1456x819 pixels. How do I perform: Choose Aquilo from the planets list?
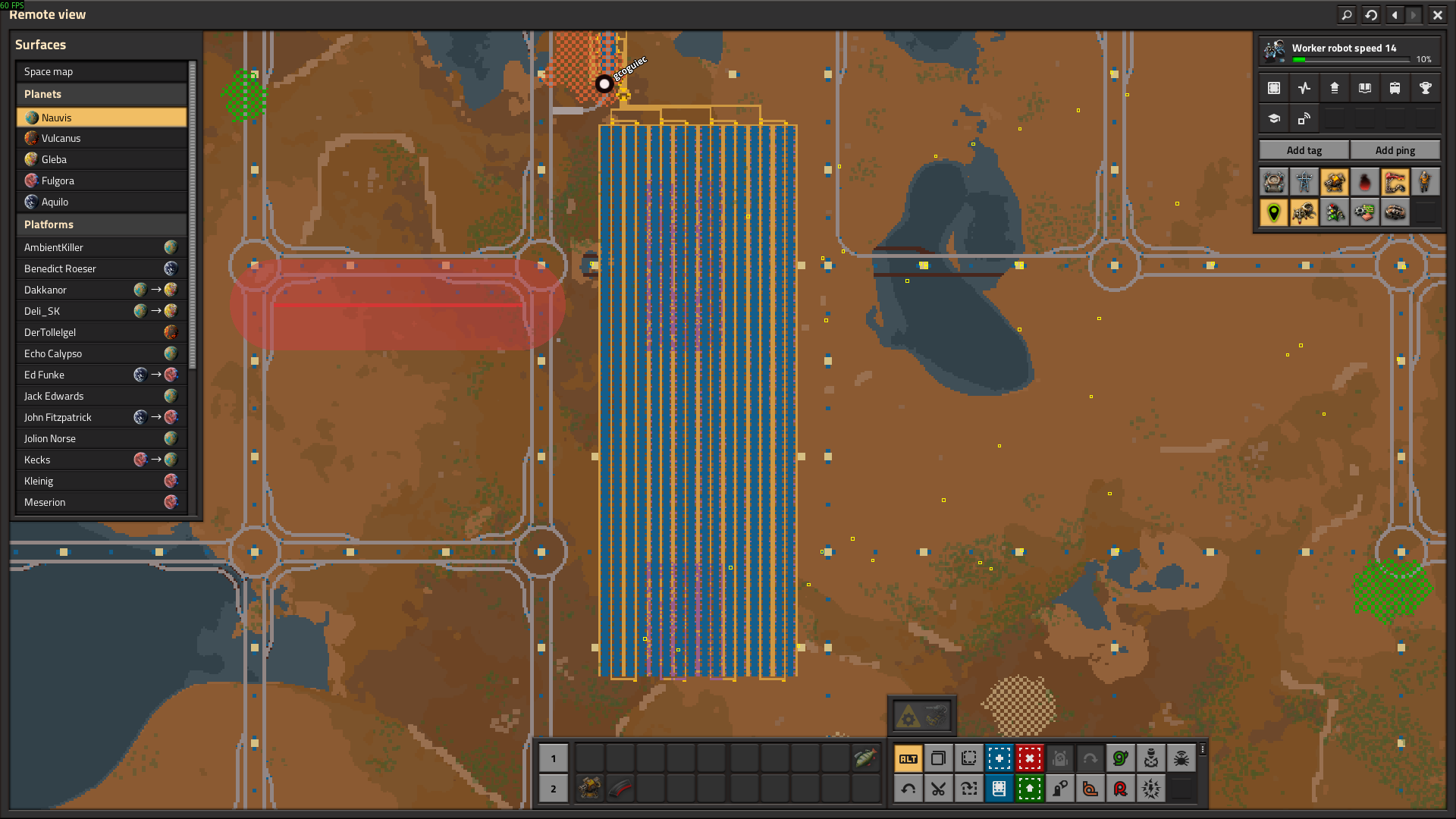102,202
